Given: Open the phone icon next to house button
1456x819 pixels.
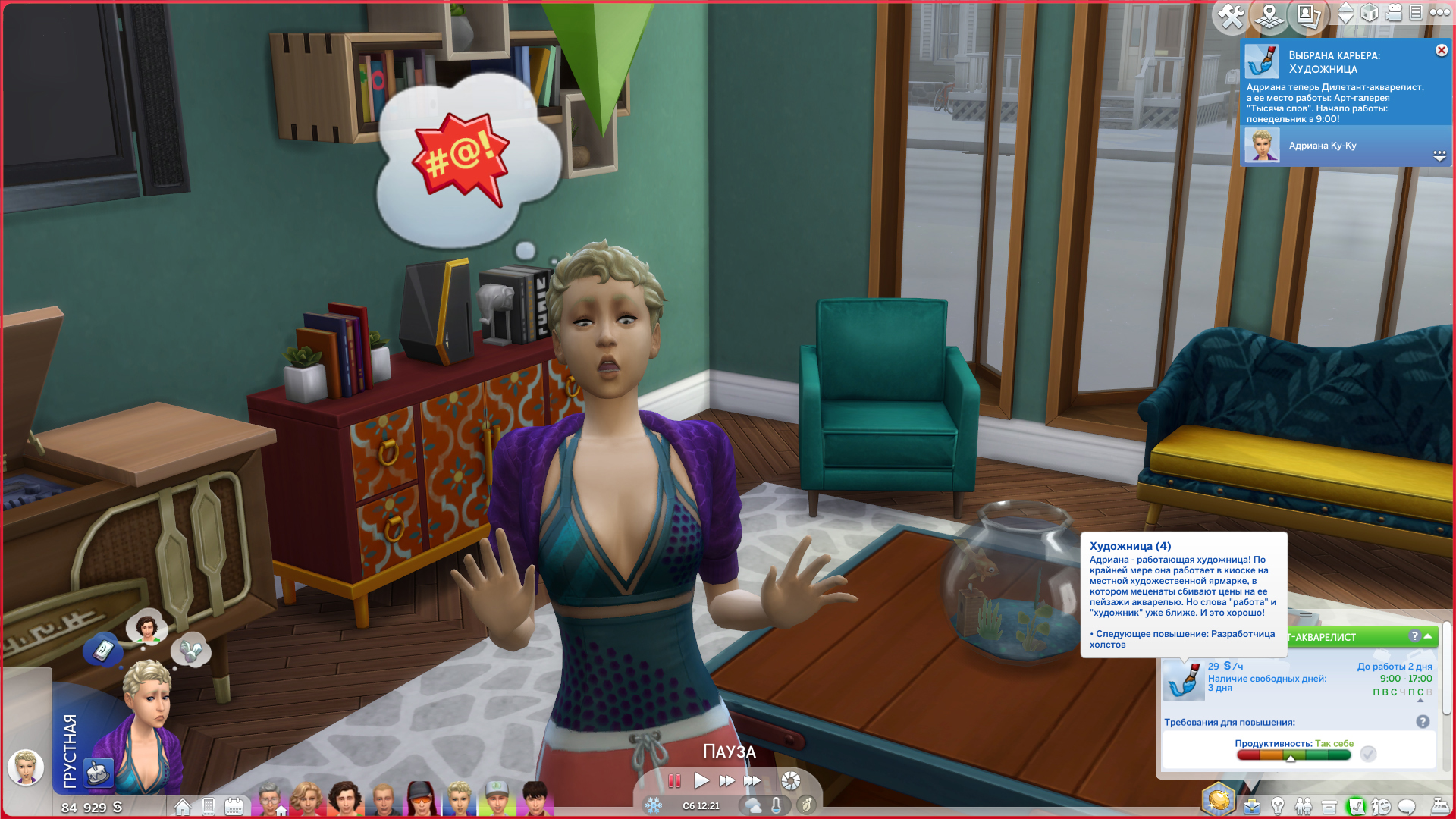Looking at the screenshot, I should (209, 806).
